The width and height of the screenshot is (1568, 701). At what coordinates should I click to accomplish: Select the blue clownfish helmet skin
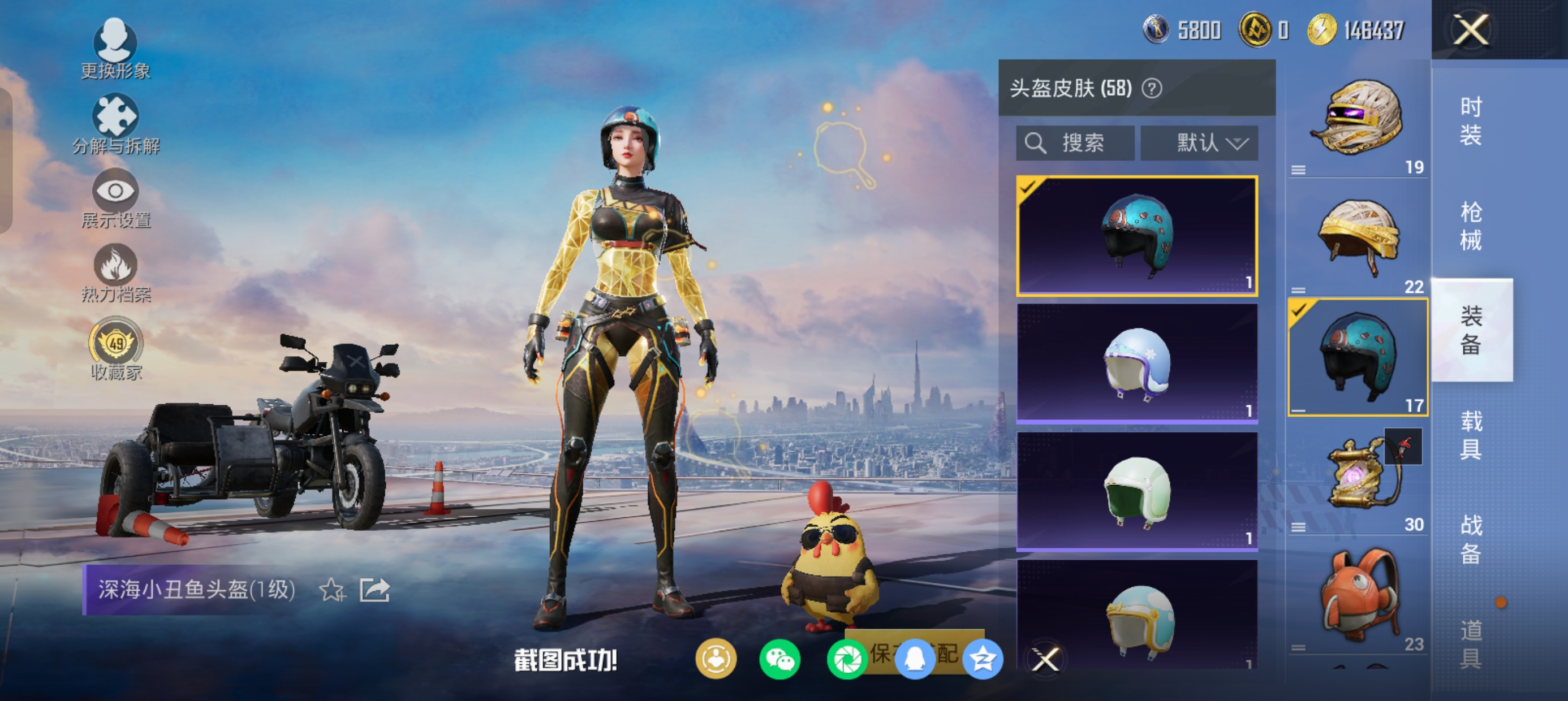coord(1137,236)
